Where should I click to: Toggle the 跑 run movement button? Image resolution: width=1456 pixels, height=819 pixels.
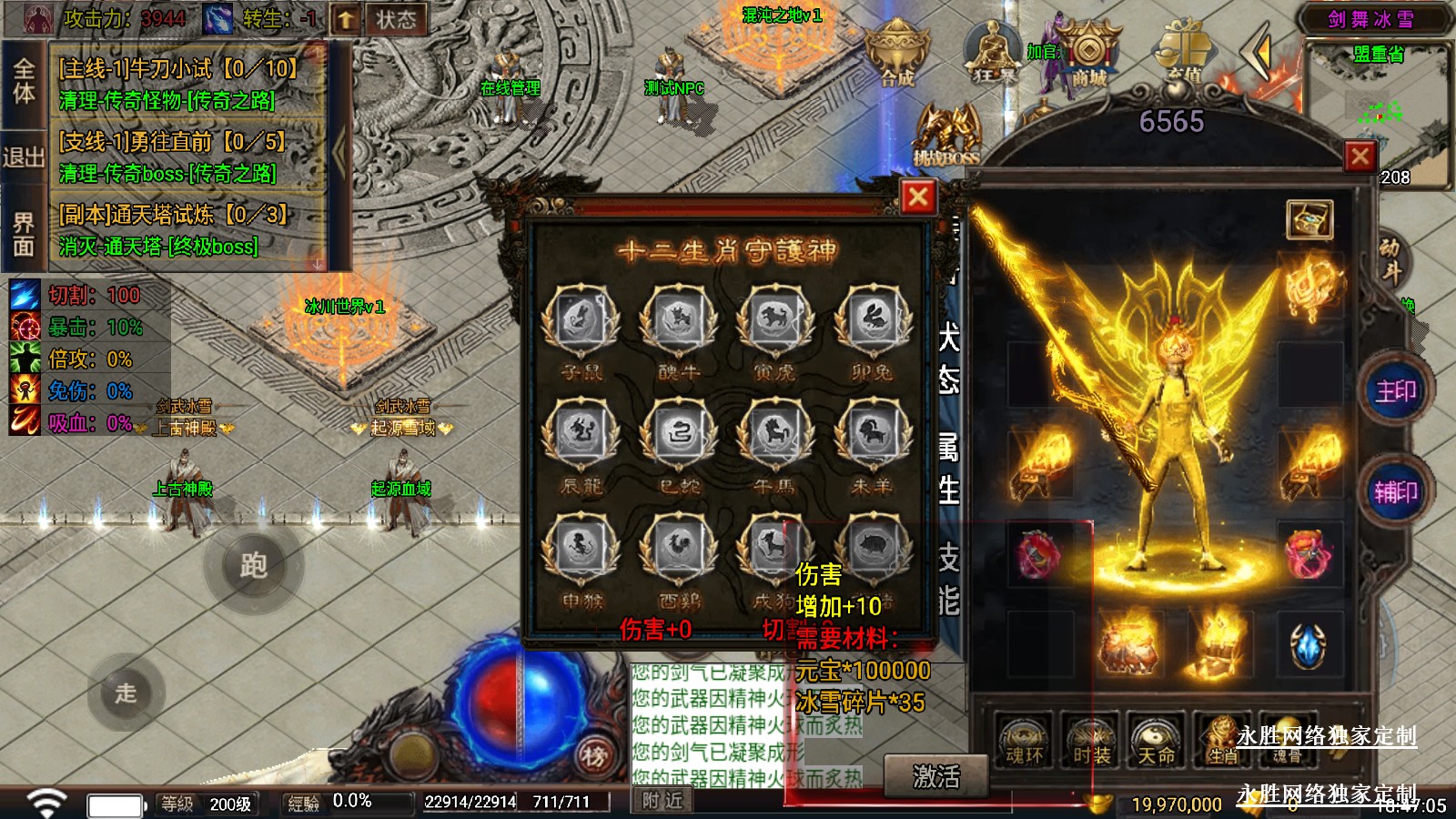pyautogui.click(x=253, y=566)
